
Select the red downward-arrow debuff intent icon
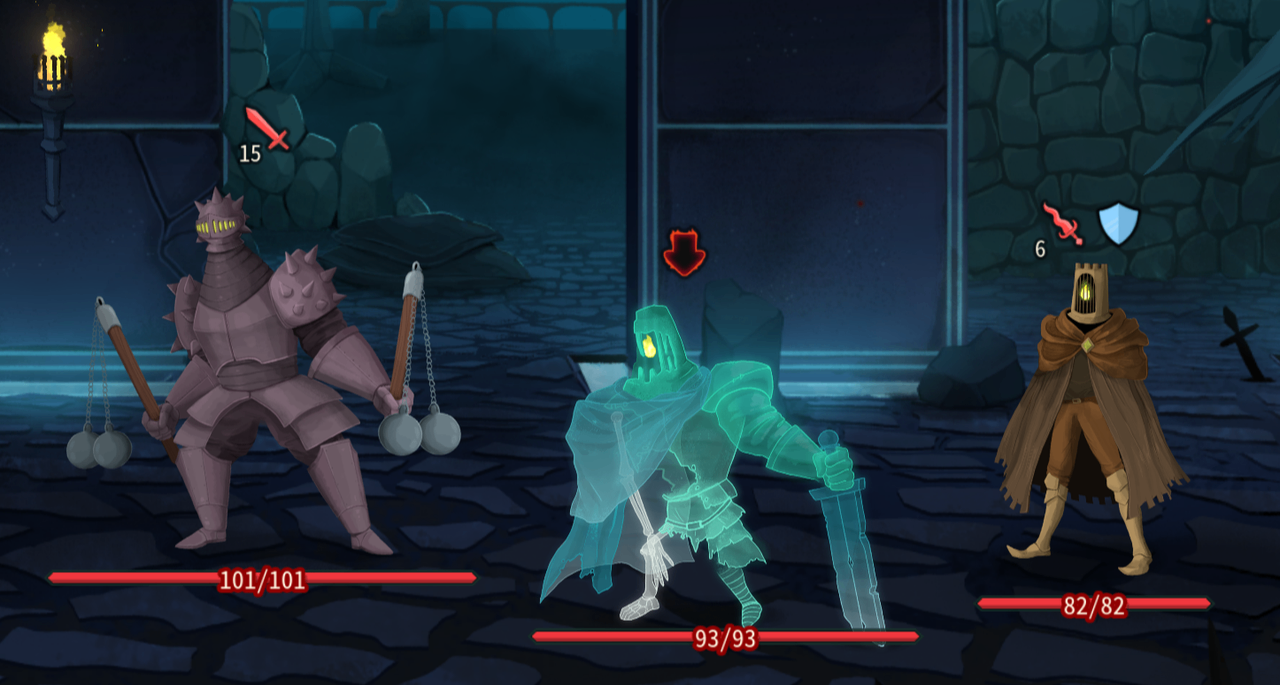684,252
